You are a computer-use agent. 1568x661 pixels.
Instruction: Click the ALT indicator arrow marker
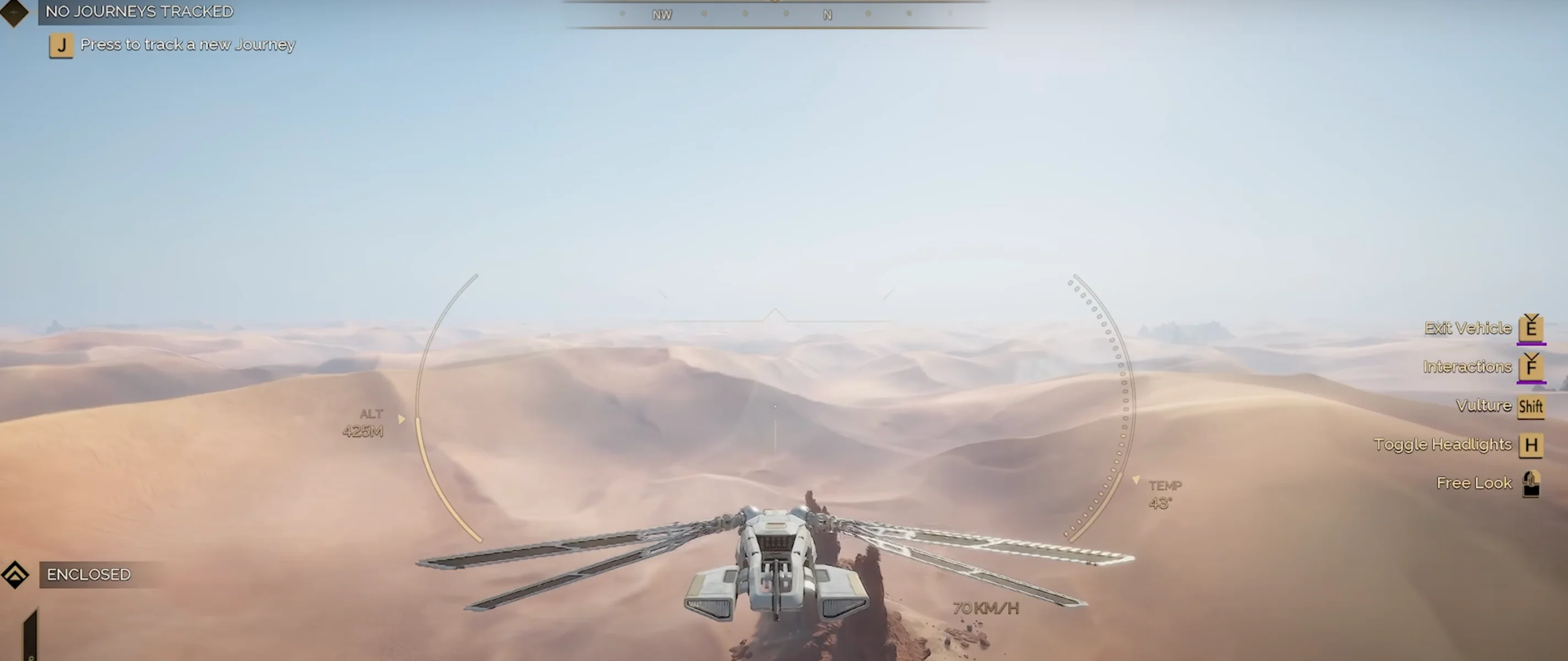click(401, 419)
